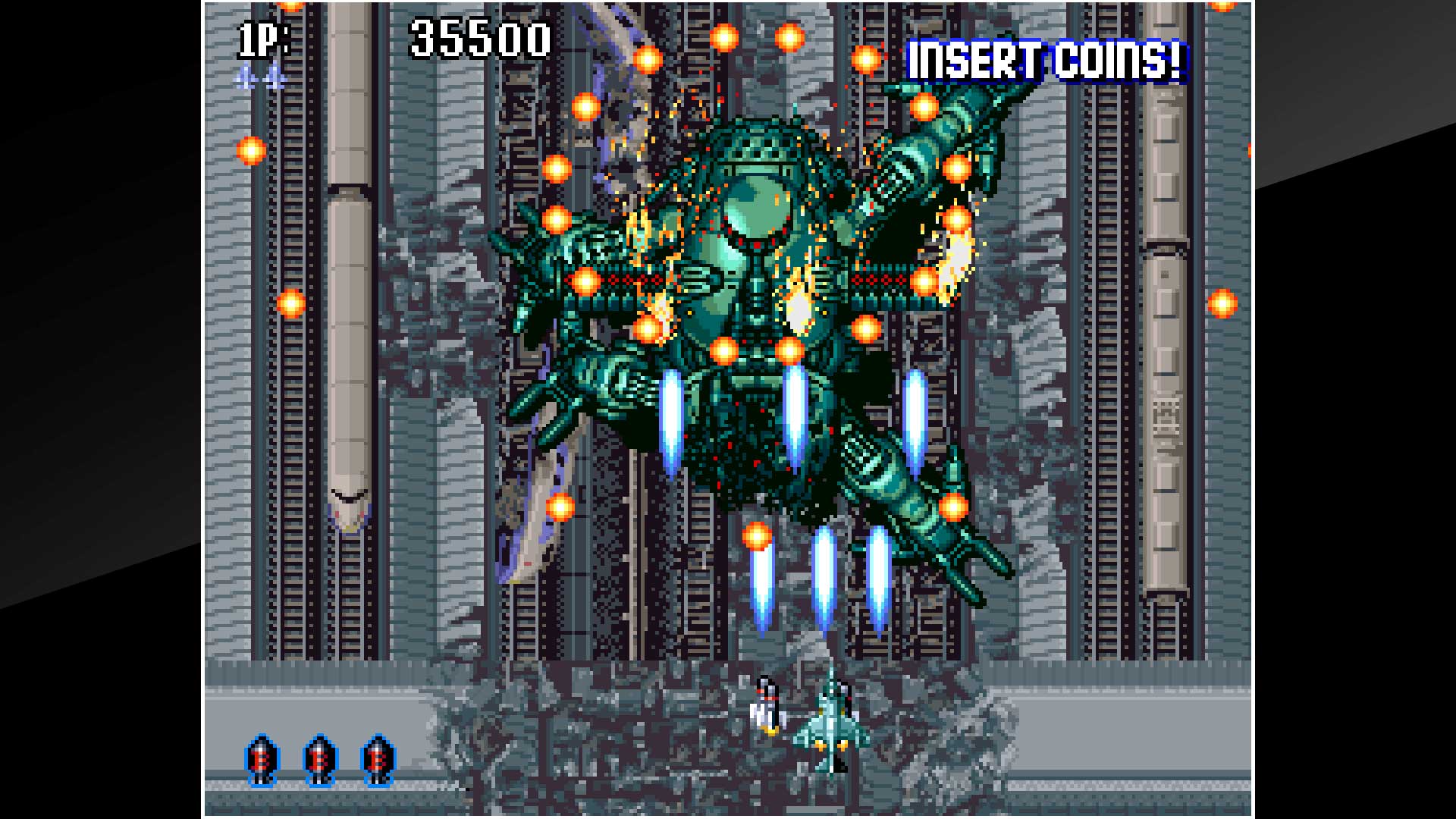Click the 1P player label

pos(254,36)
